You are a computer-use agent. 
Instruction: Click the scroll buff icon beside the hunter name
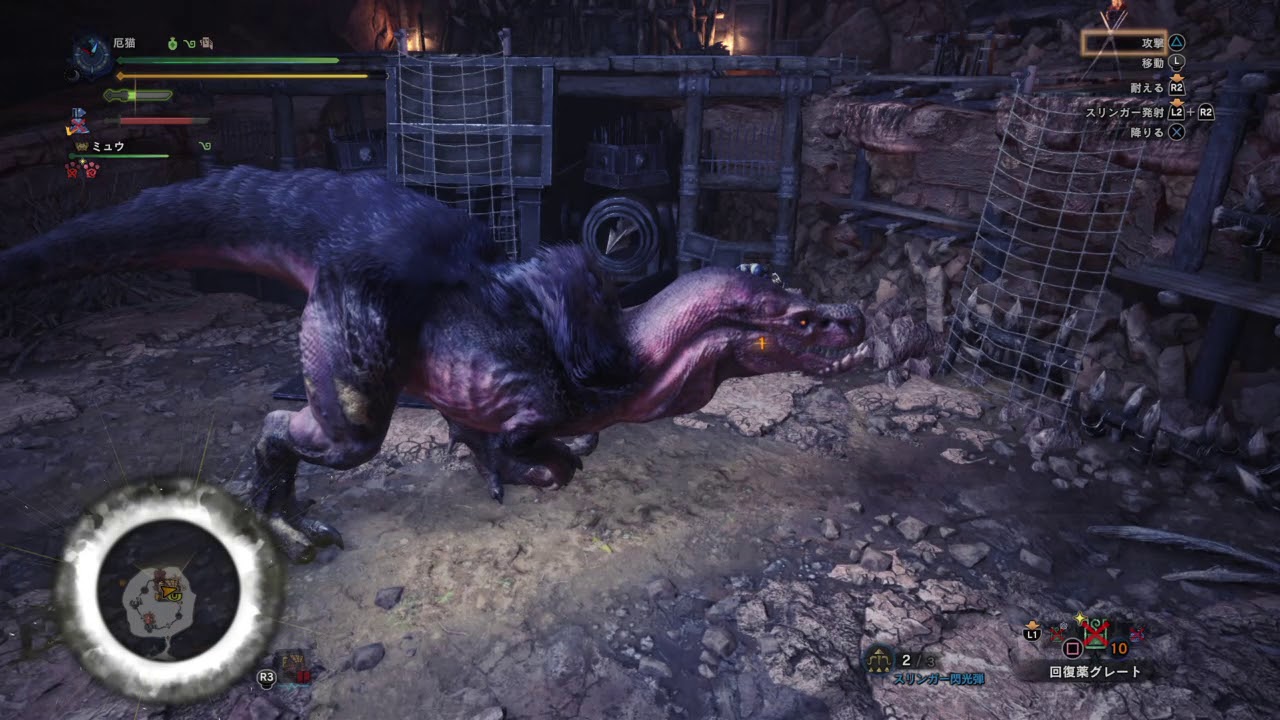206,44
